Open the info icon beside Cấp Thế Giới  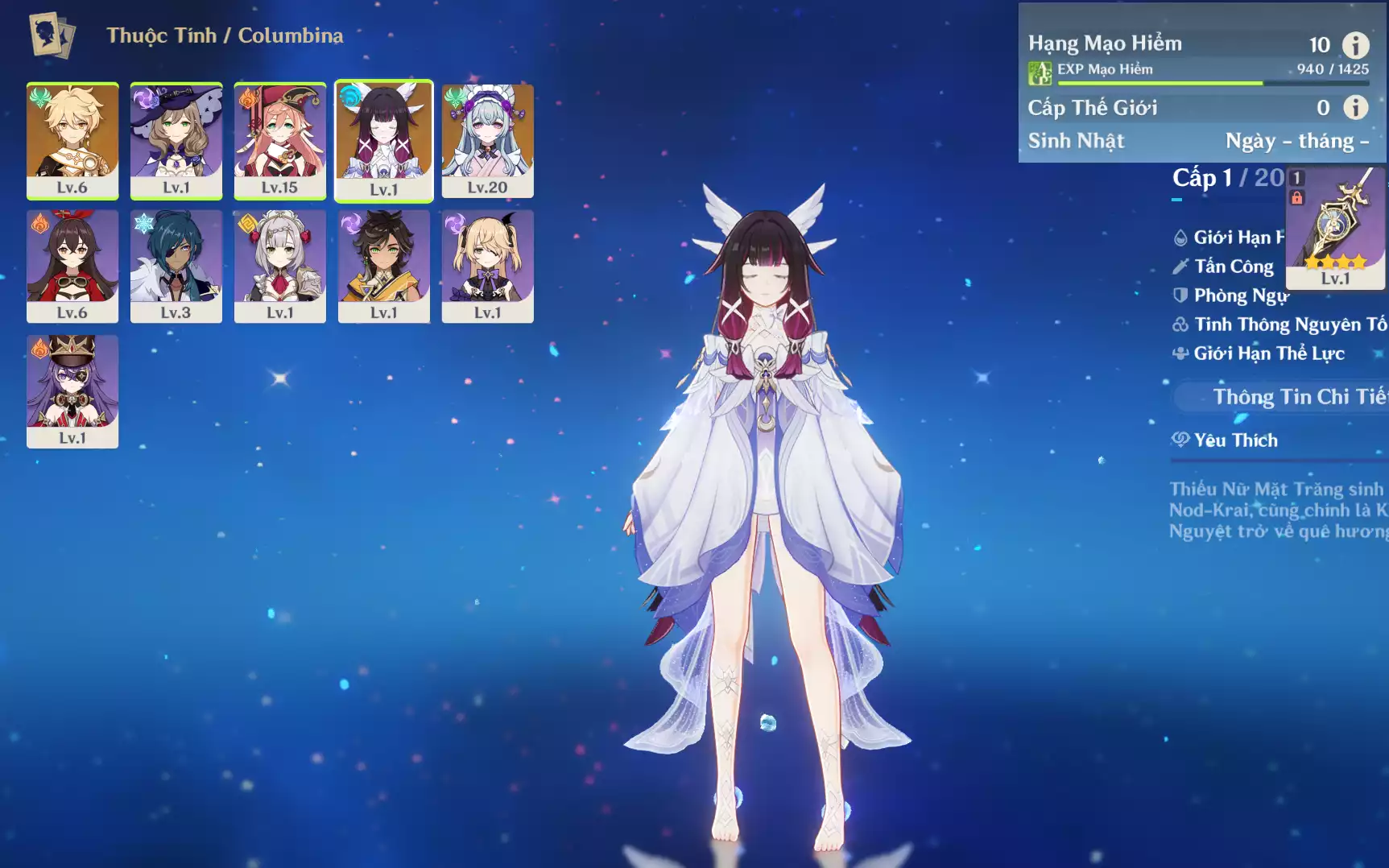(1356, 107)
